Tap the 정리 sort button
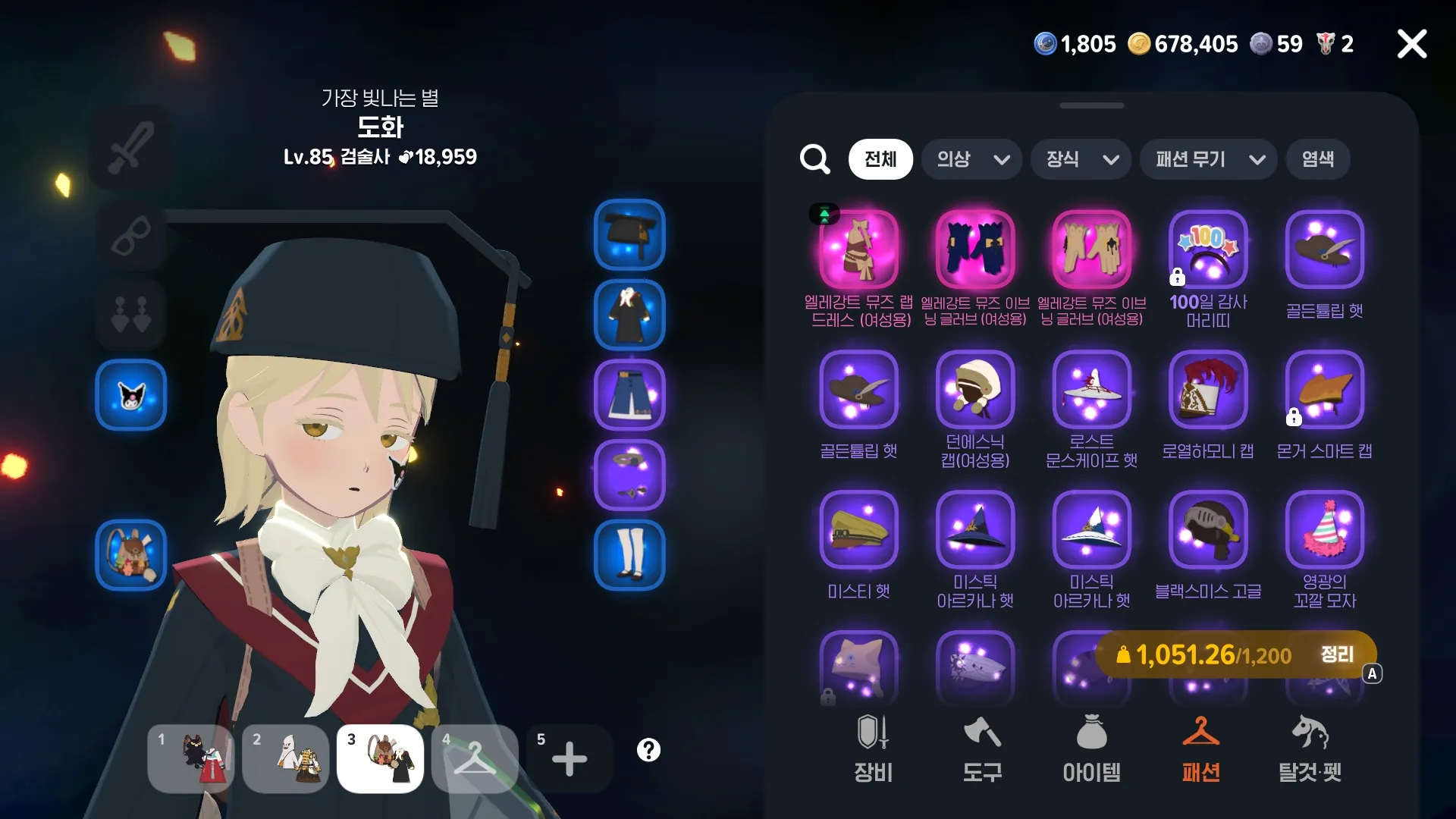Screen dimensions: 1456x819 [1337, 655]
